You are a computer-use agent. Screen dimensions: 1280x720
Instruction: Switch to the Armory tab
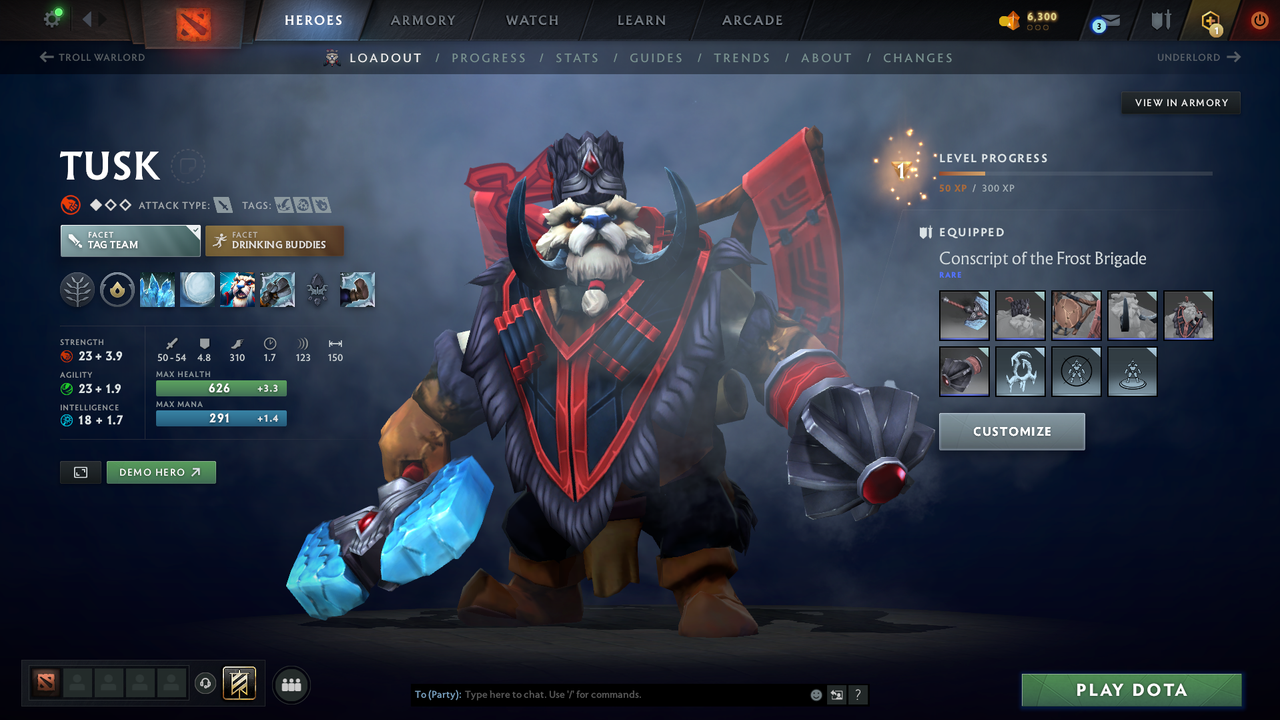pos(422,20)
